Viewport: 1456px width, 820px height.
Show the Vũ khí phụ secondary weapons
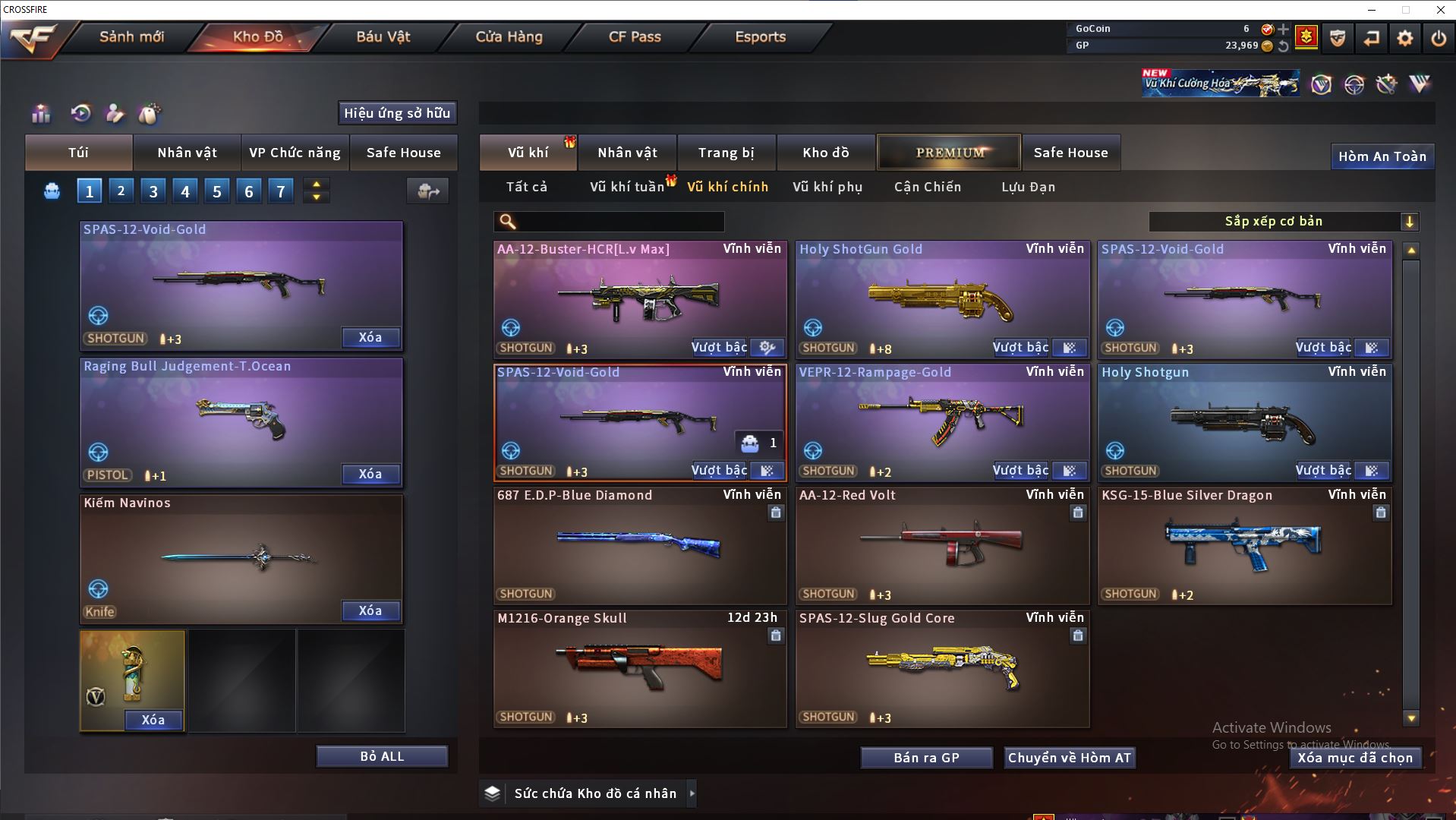(827, 187)
